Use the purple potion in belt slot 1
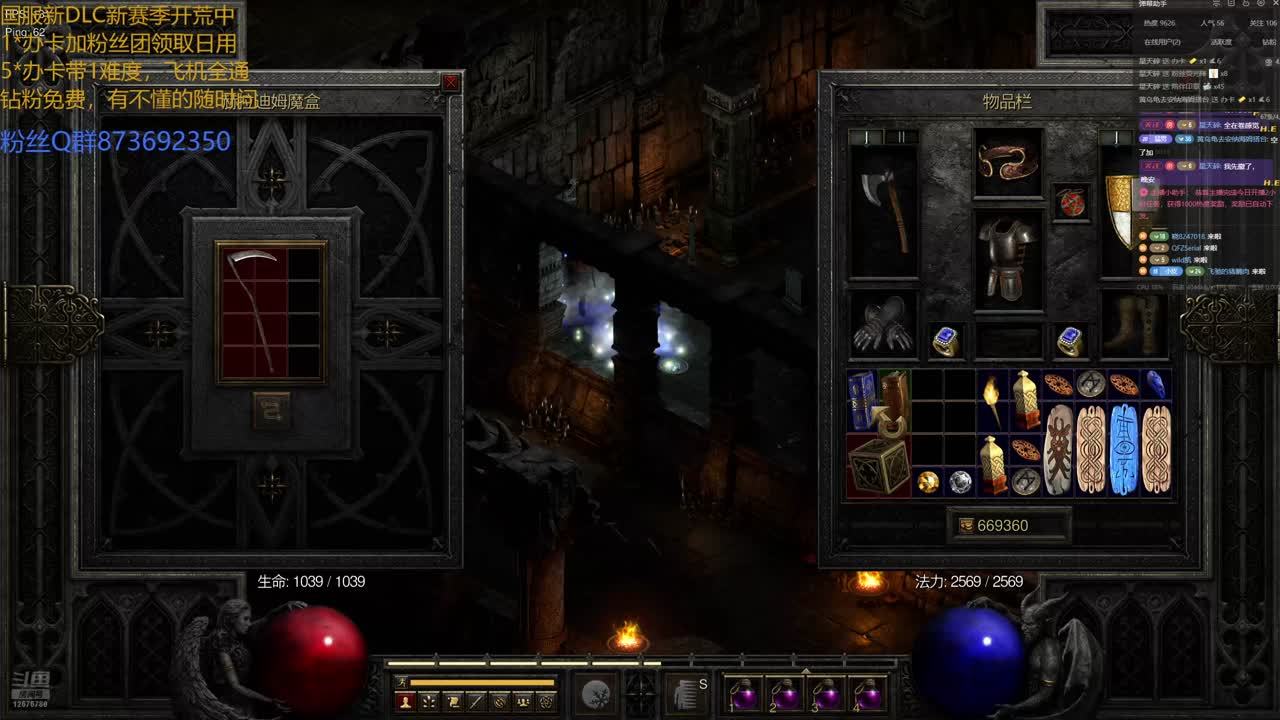Screen dimensions: 1280x720 744,694
